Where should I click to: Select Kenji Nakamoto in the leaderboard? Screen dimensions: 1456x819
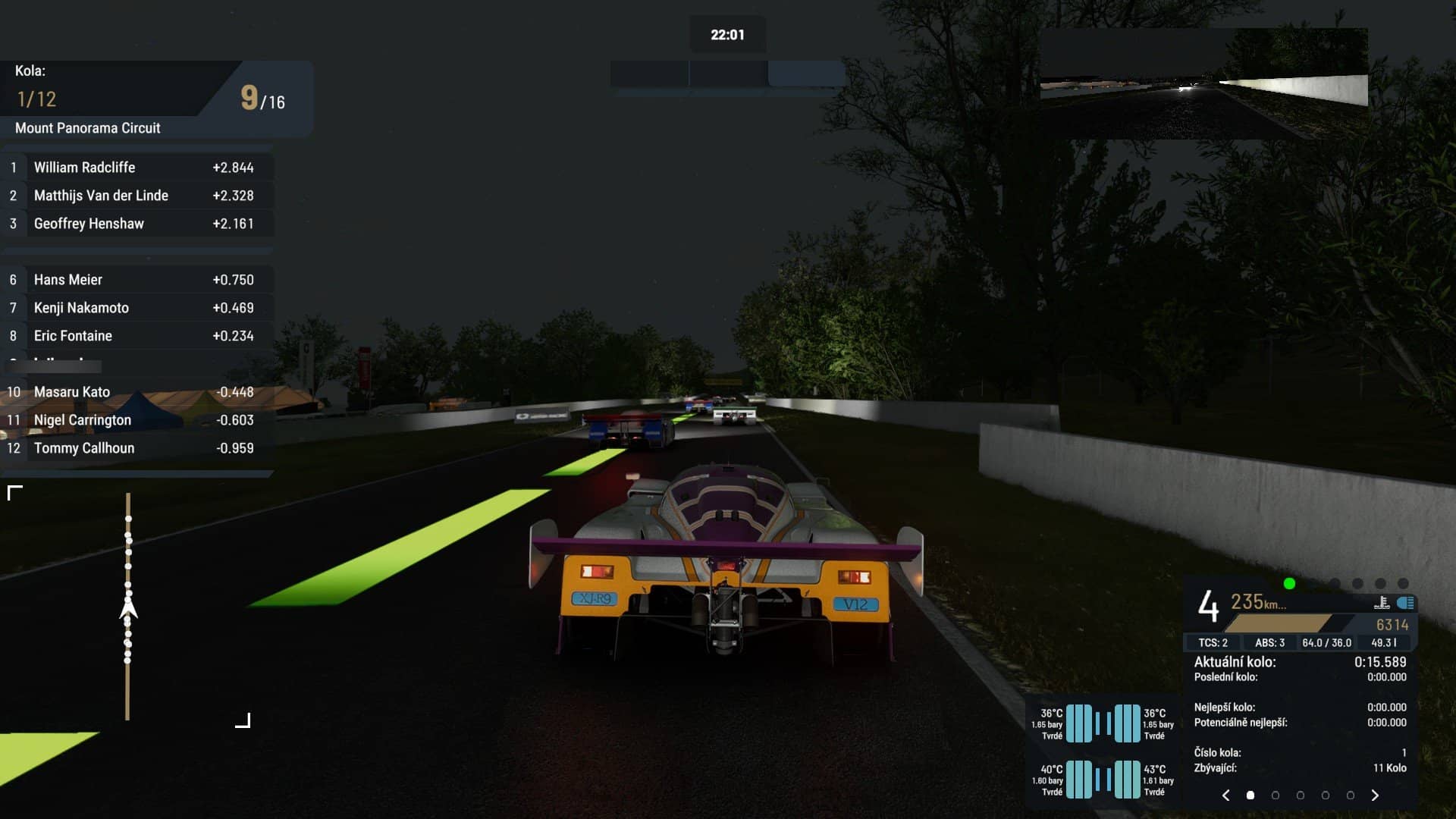(136, 308)
